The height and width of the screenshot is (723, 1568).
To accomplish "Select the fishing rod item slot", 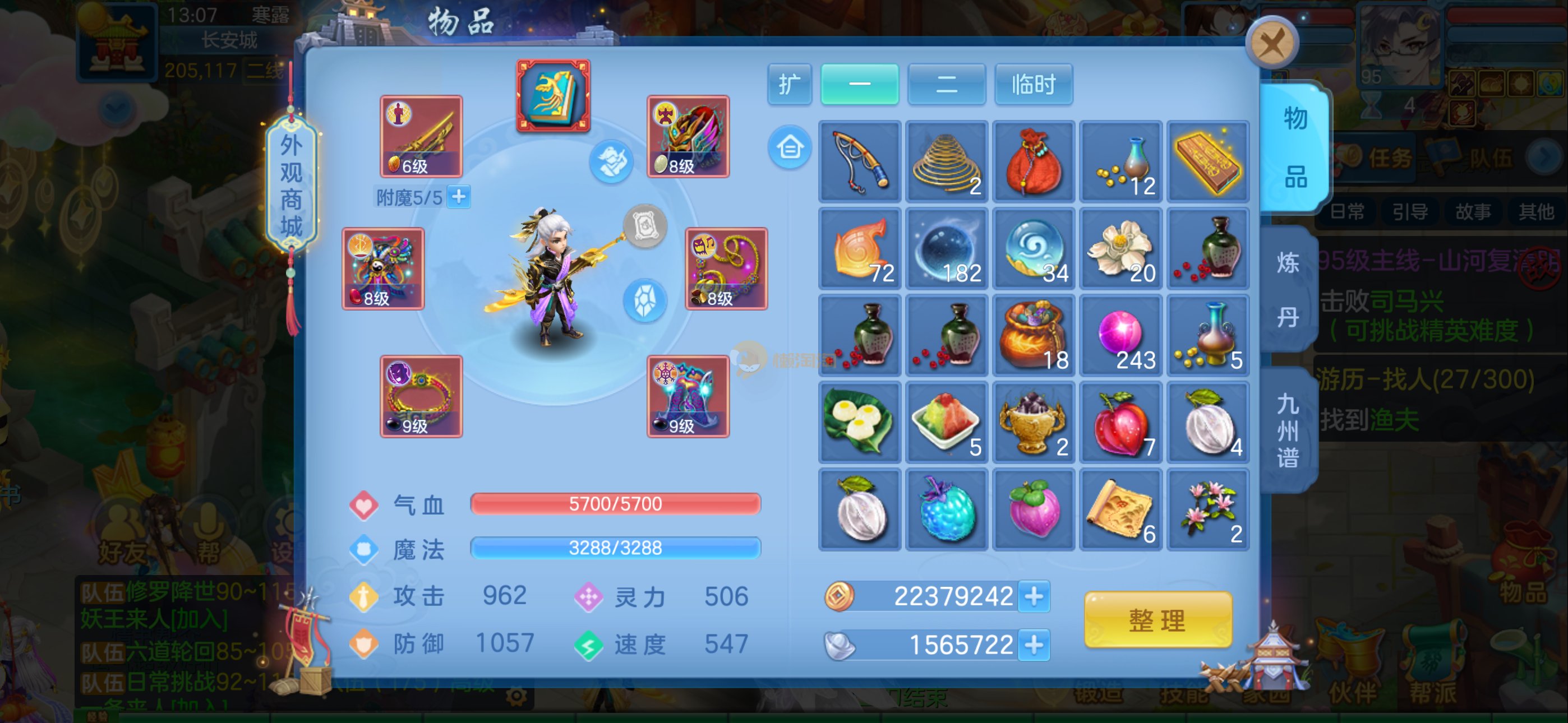I will (860, 161).
